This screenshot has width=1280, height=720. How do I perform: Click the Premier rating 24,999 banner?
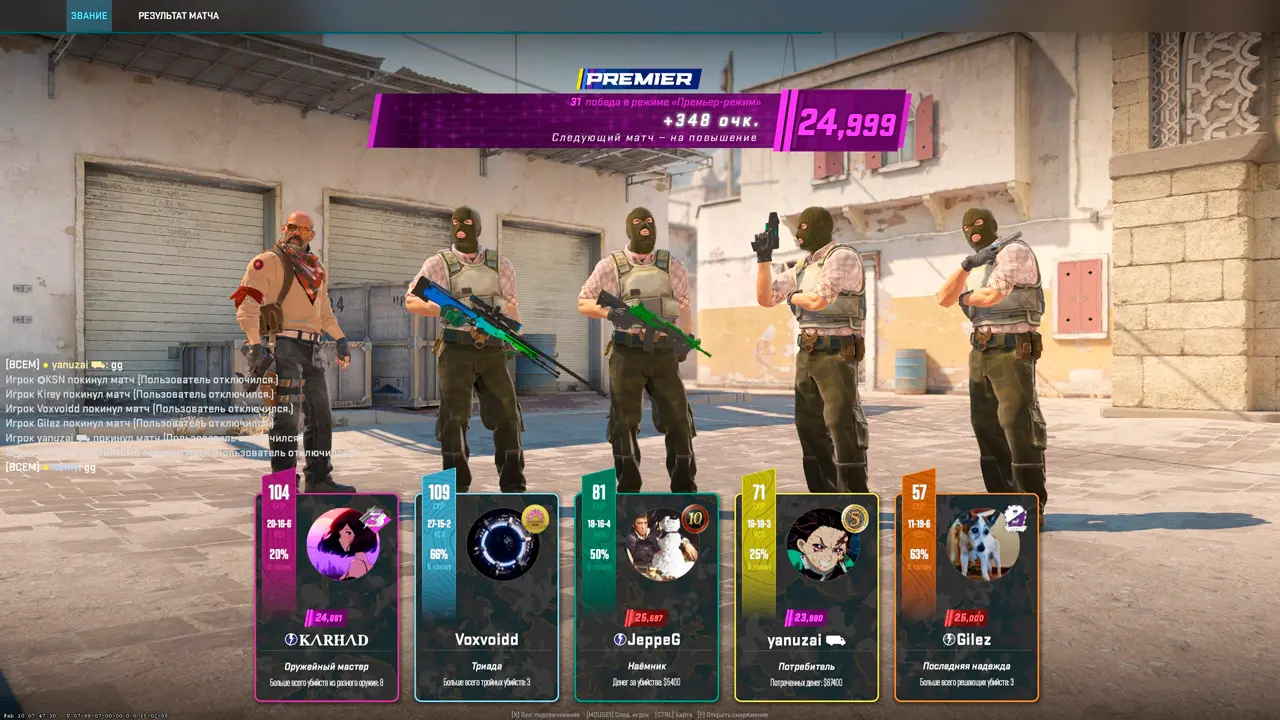pyautogui.click(x=845, y=122)
